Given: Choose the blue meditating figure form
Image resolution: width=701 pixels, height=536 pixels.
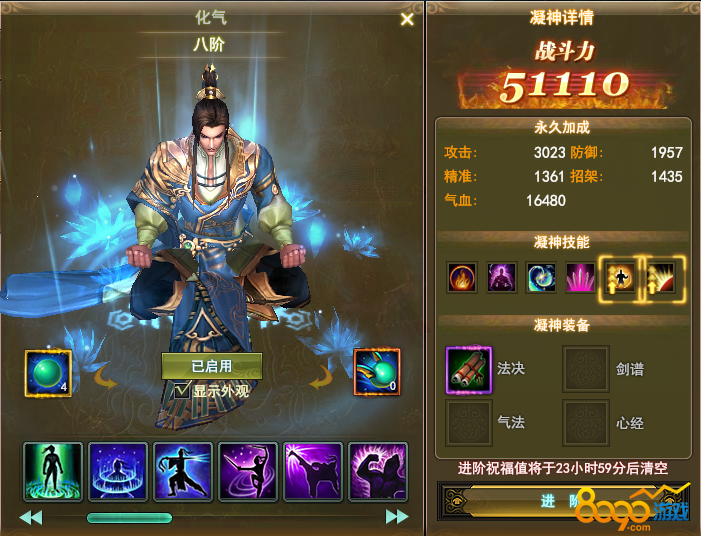Looking at the screenshot, I should (118, 469).
